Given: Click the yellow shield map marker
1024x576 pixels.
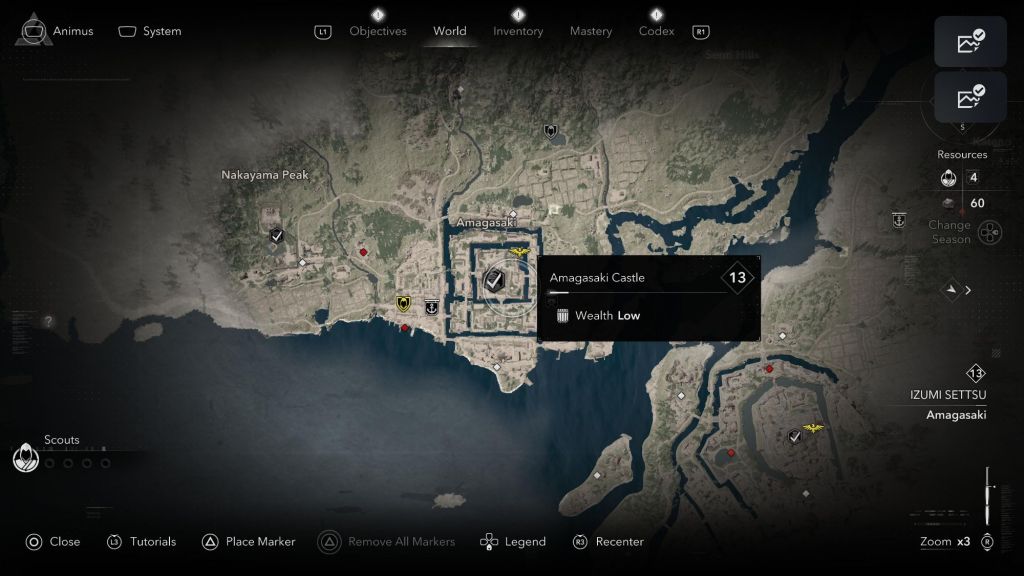Looking at the screenshot, I should tap(403, 303).
